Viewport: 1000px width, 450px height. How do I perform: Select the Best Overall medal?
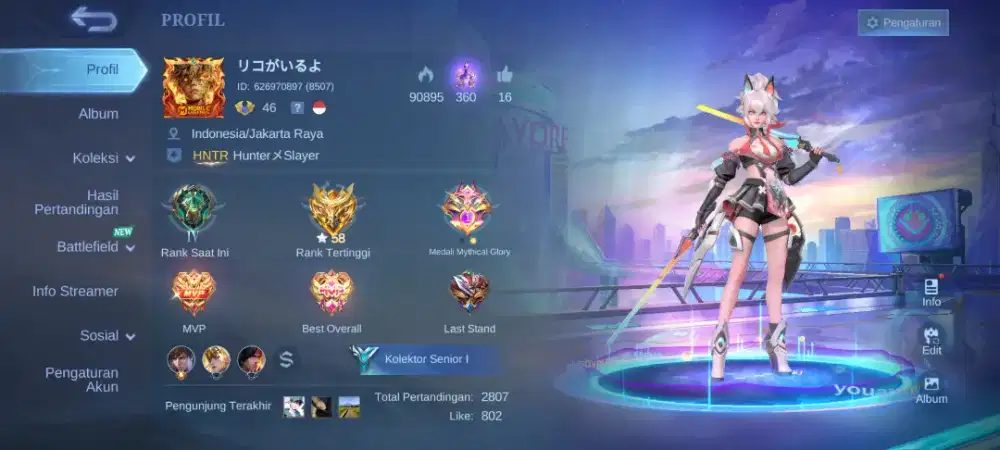[332, 294]
